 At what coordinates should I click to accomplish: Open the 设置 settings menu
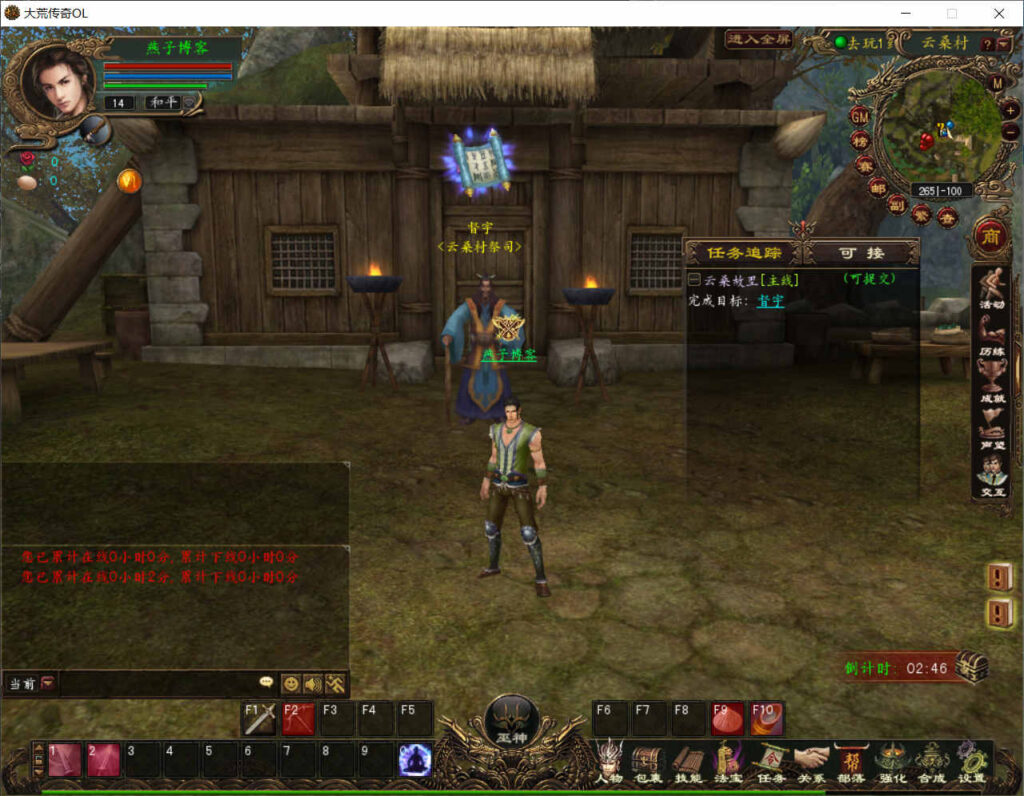pos(971,762)
